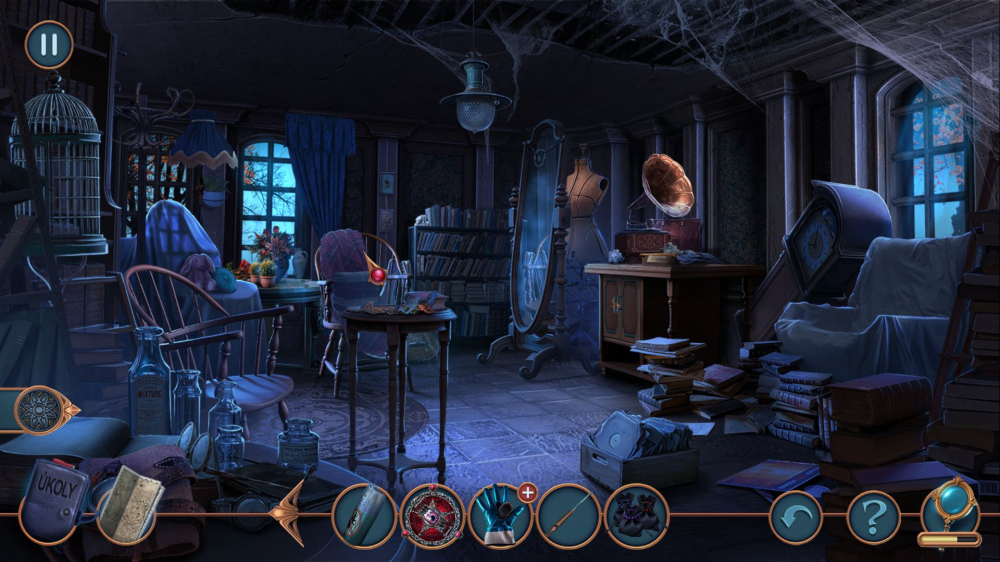Use the question mark hint button
This screenshot has width=1000, height=562.
[873, 517]
